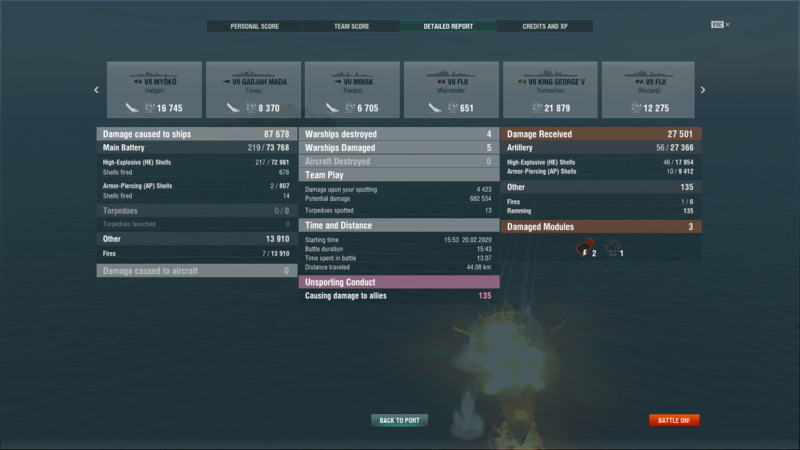Close the battle results screen
Viewport: 800px width, 450px height.
(x=727, y=24)
